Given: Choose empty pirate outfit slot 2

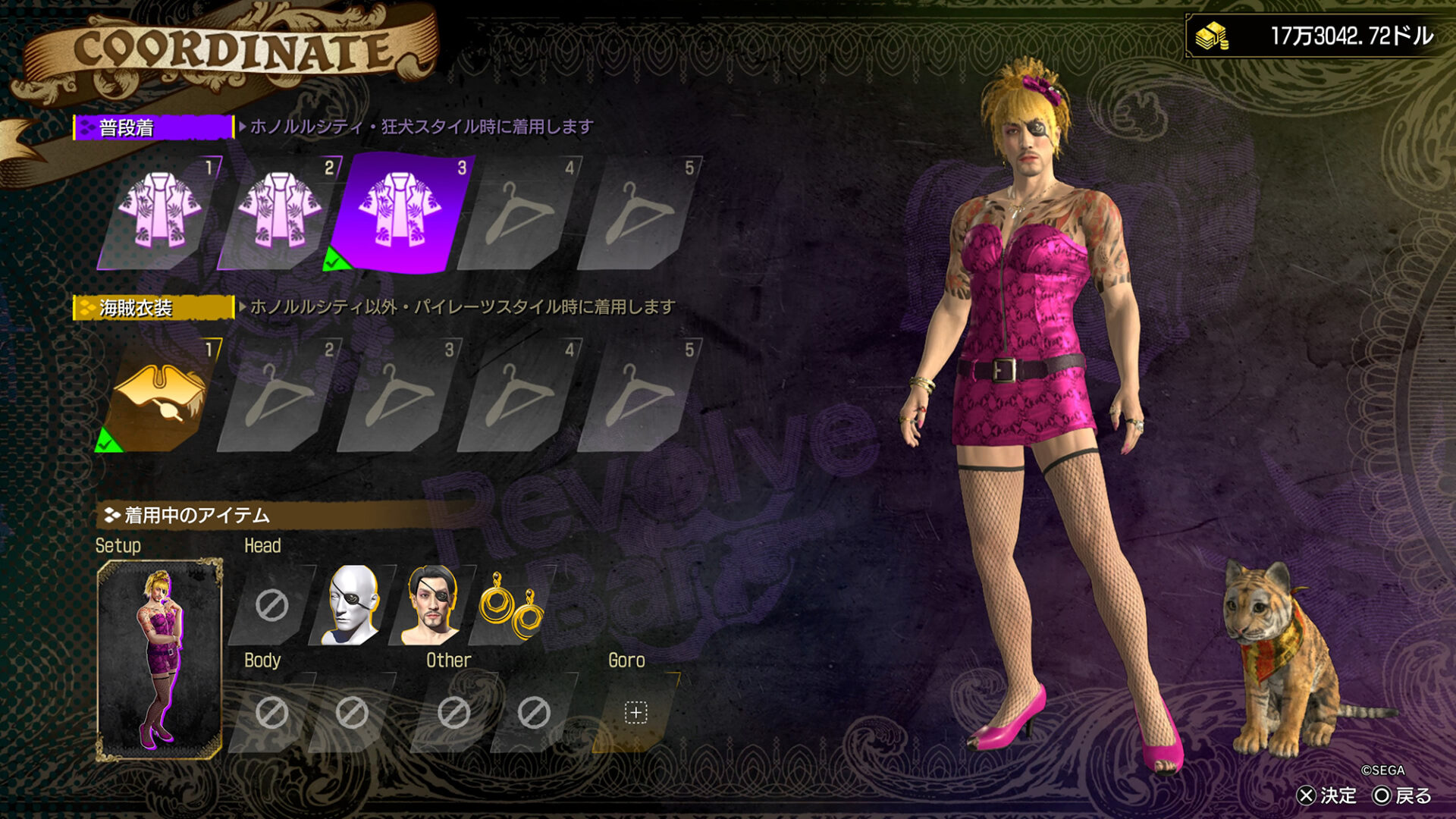Looking at the screenshot, I should coord(279,395).
